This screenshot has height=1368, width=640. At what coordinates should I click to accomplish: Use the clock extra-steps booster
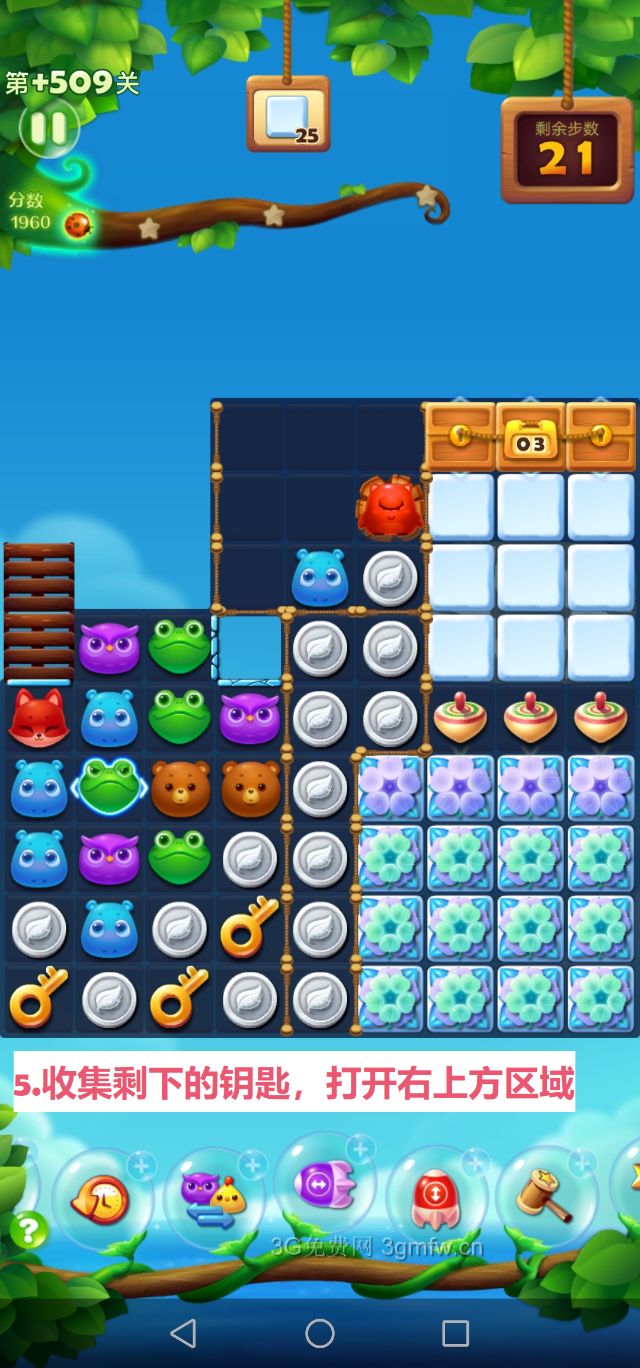pos(101,1197)
